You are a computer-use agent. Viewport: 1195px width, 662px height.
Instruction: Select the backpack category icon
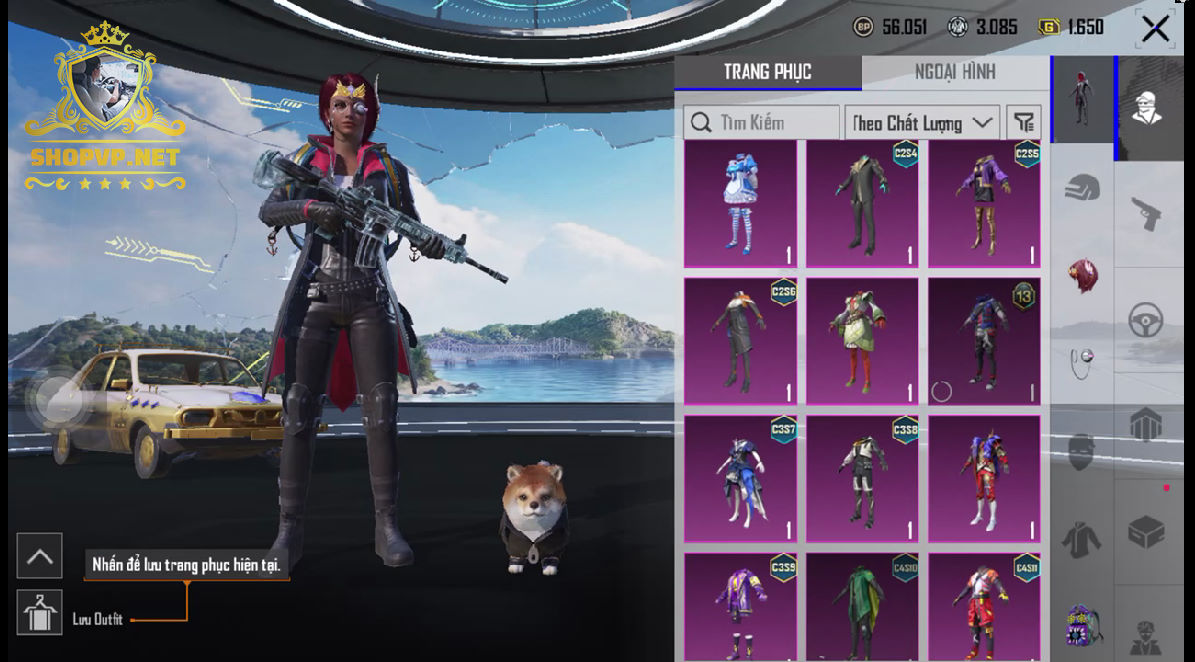[1082, 626]
